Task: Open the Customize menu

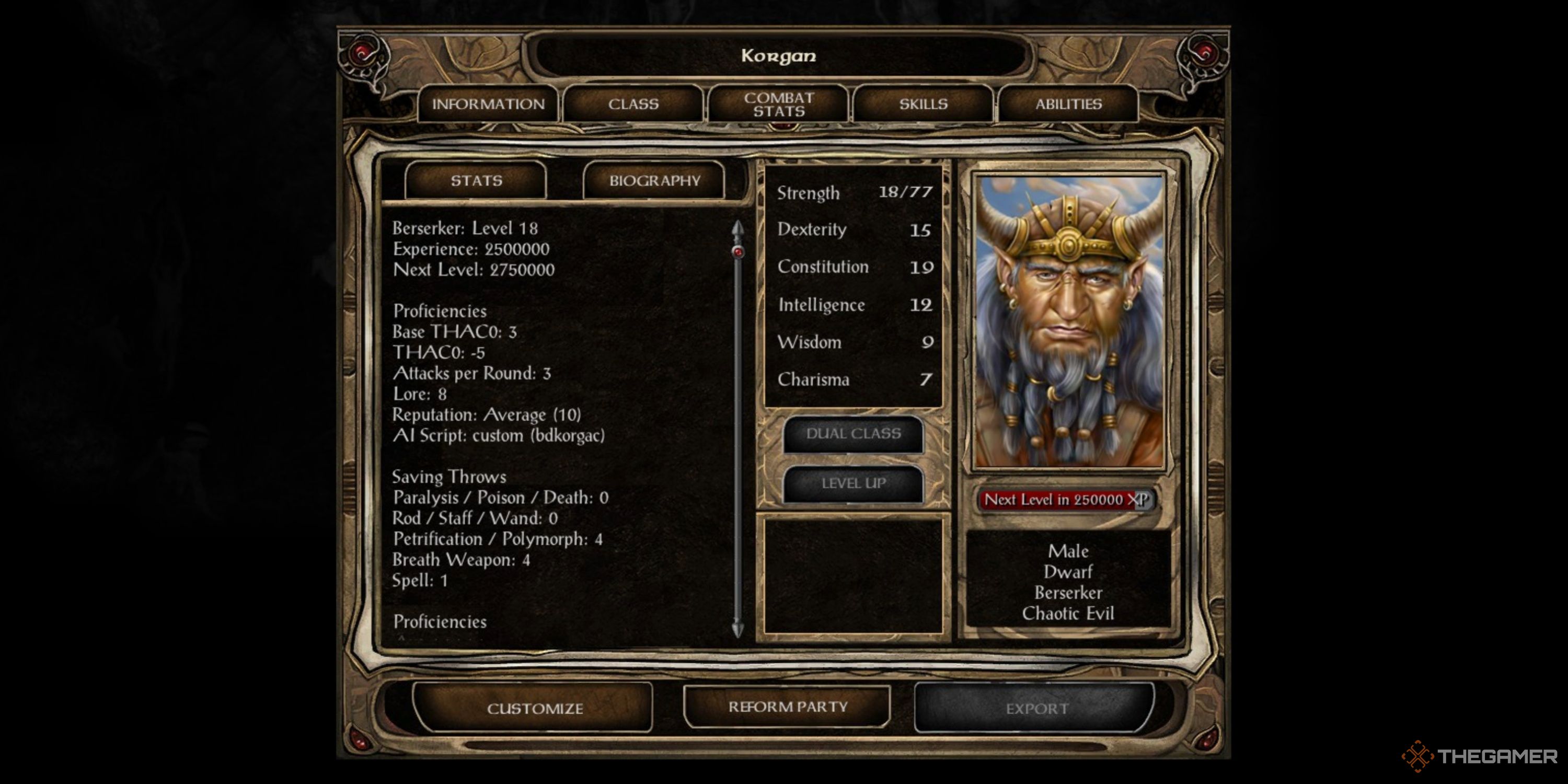Action: [x=535, y=709]
